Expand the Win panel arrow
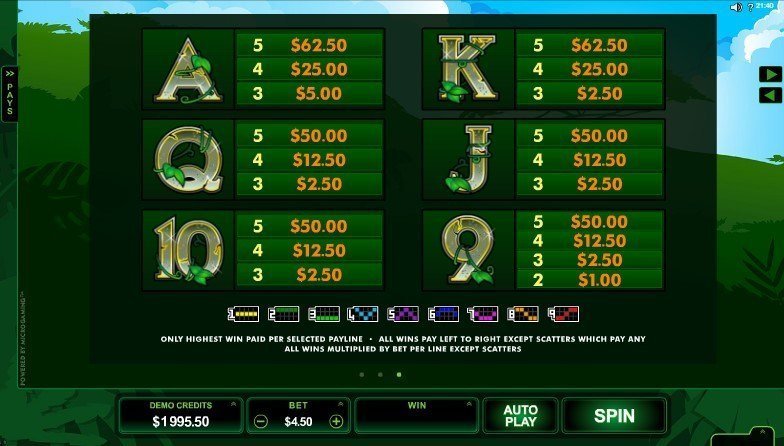 coord(468,404)
